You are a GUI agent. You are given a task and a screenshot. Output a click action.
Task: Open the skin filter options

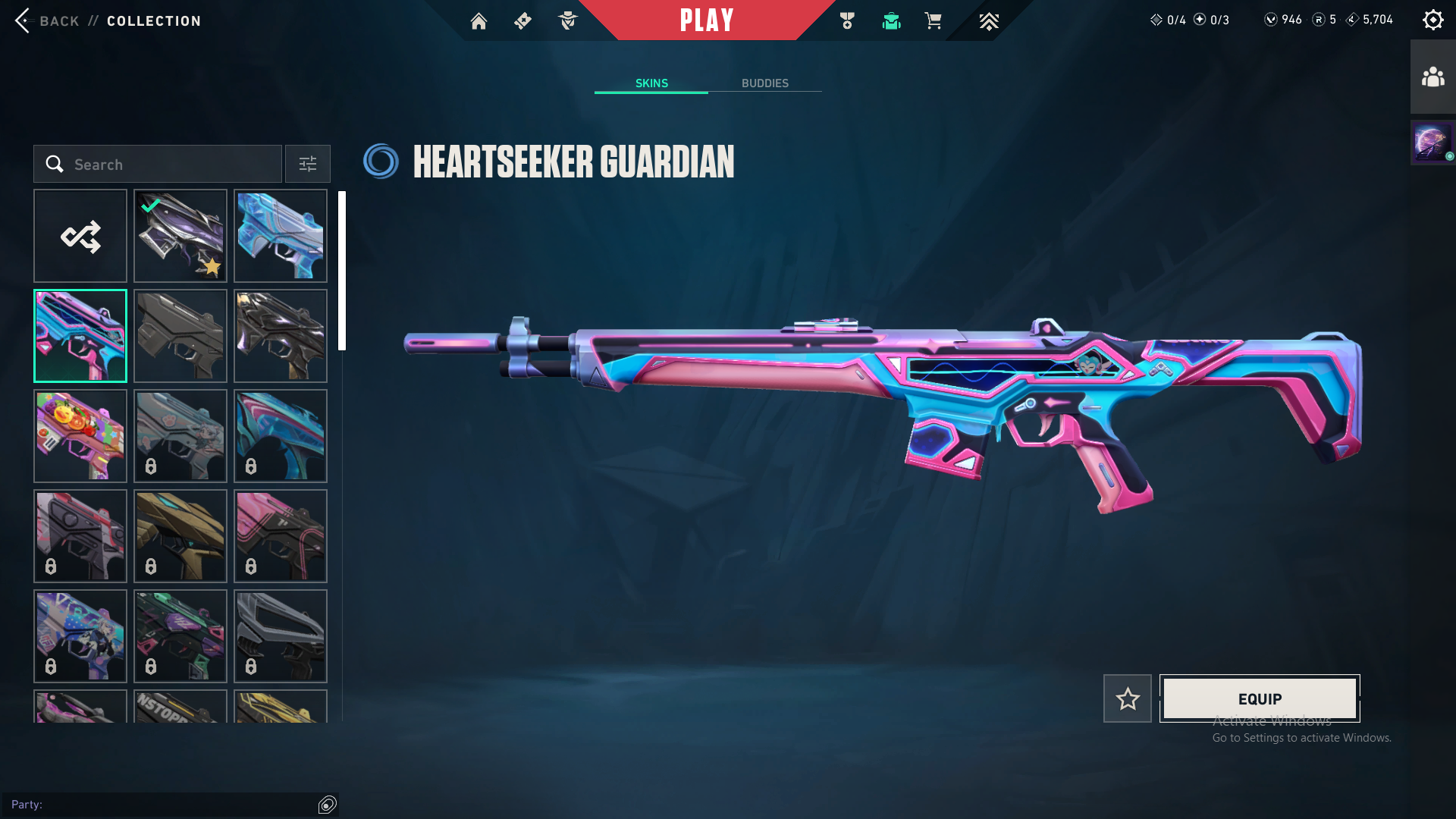tap(307, 164)
